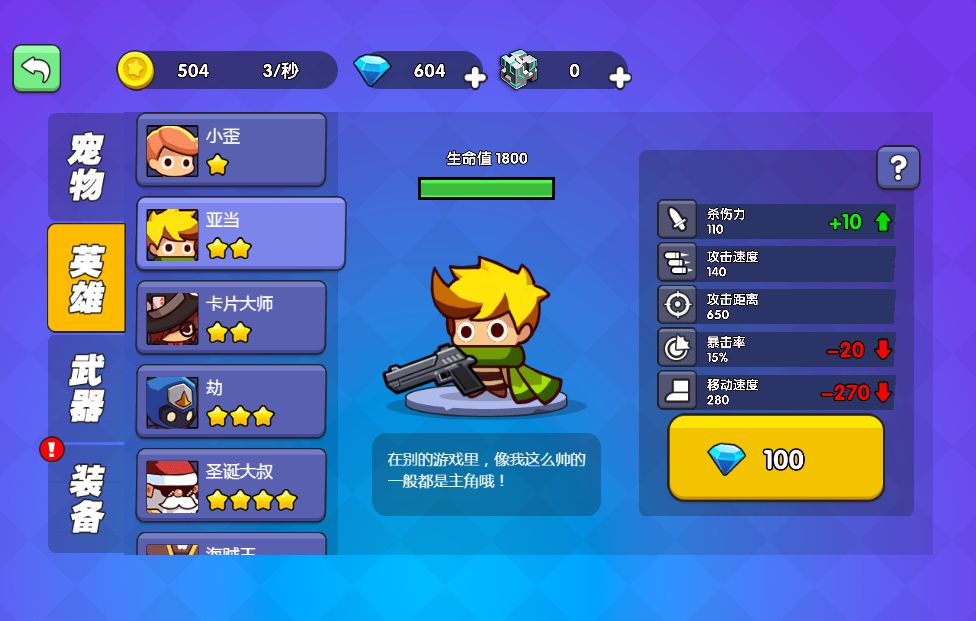Buy the hero for 100 diamonds
This screenshot has width=976, height=621.
(x=776, y=458)
